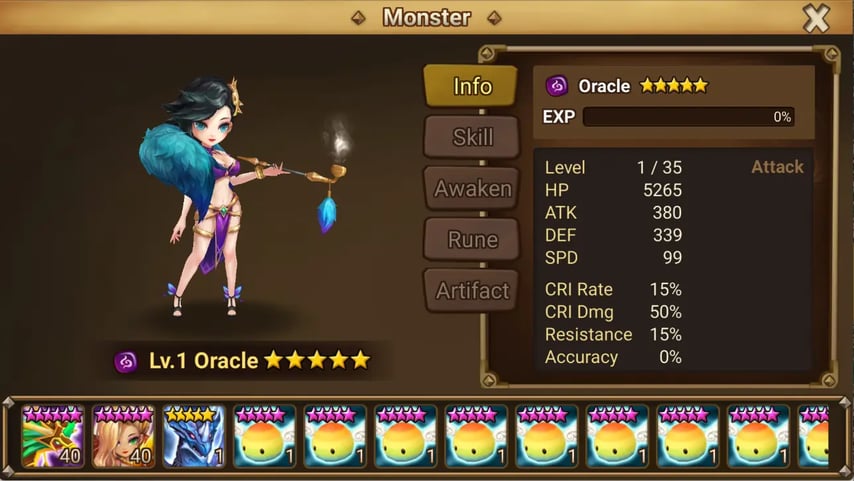This screenshot has width=854, height=481.
Task: Switch to the Rune tab
Action: point(471,239)
